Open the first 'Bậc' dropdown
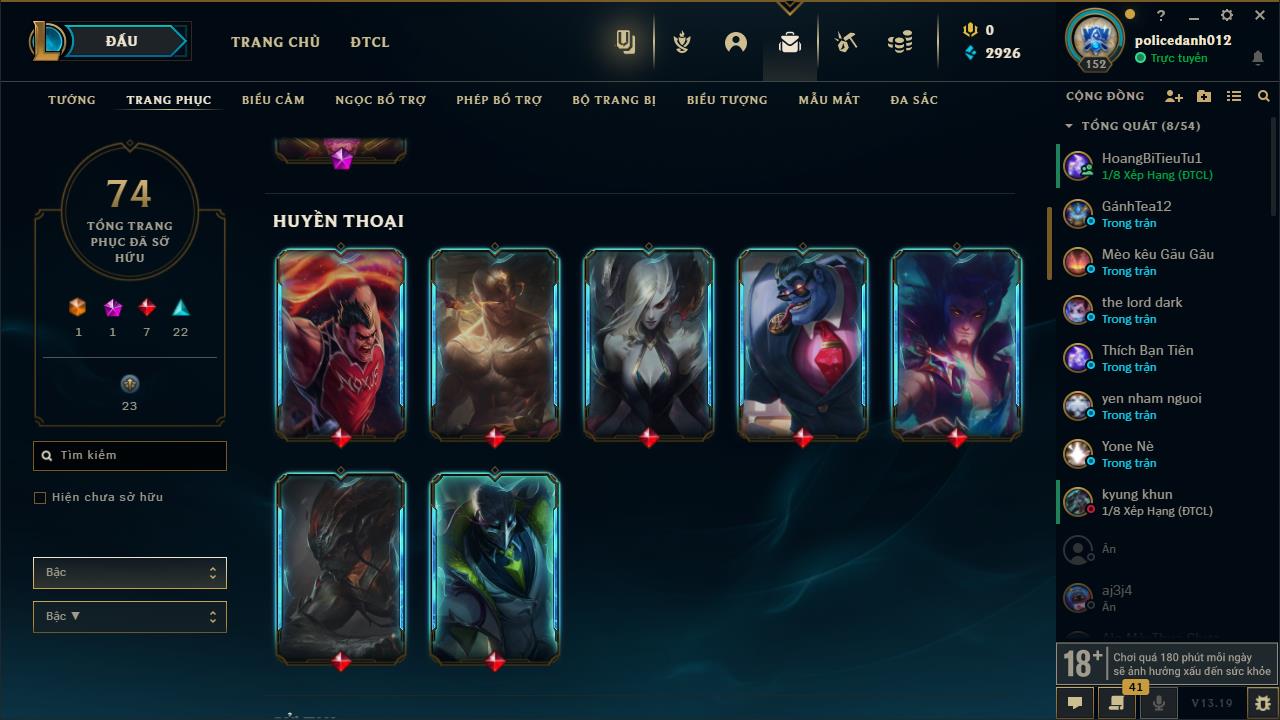Screen dimensions: 1280x720 129,572
